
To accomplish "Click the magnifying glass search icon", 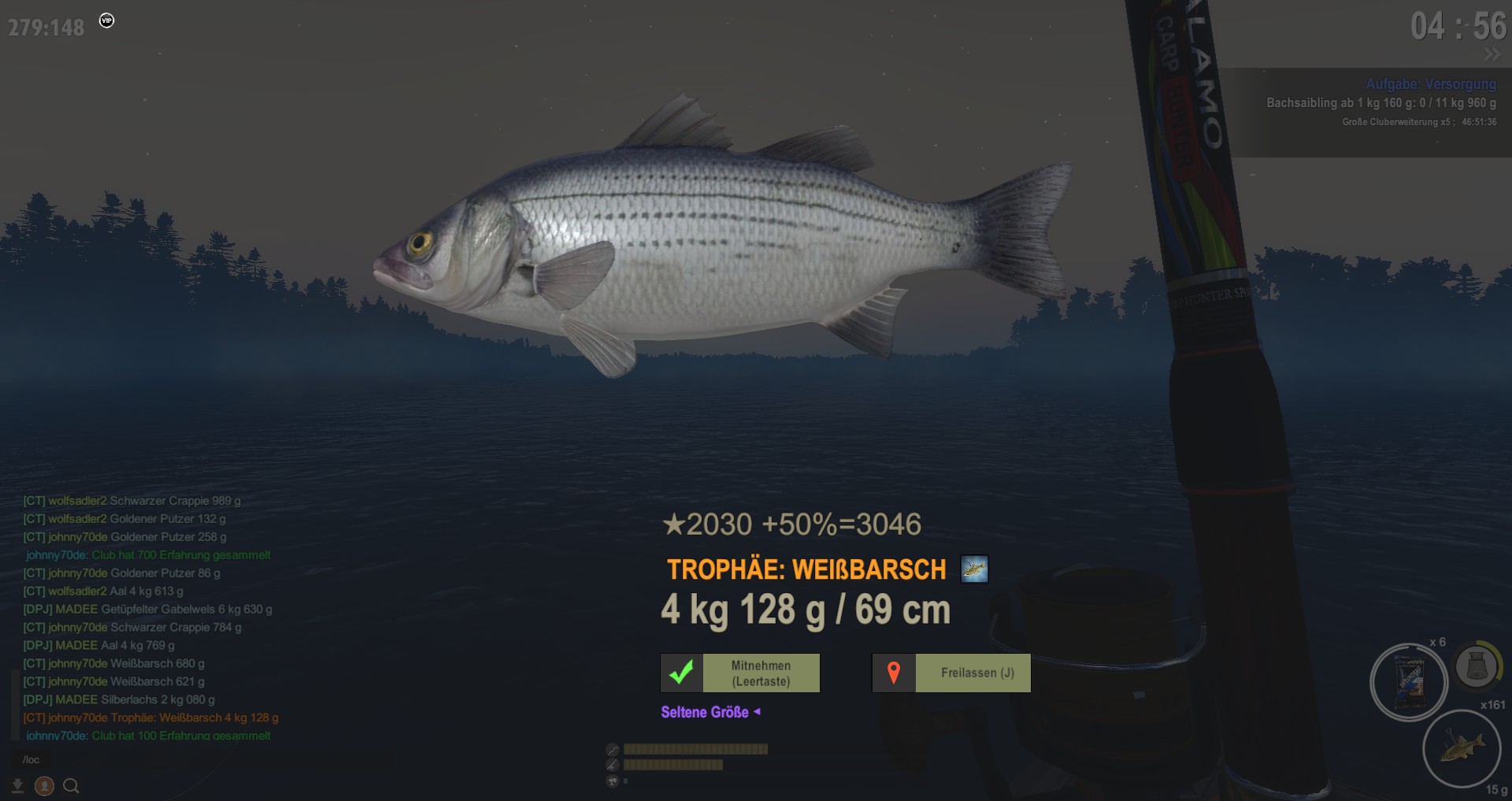I will [x=71, y=786].
